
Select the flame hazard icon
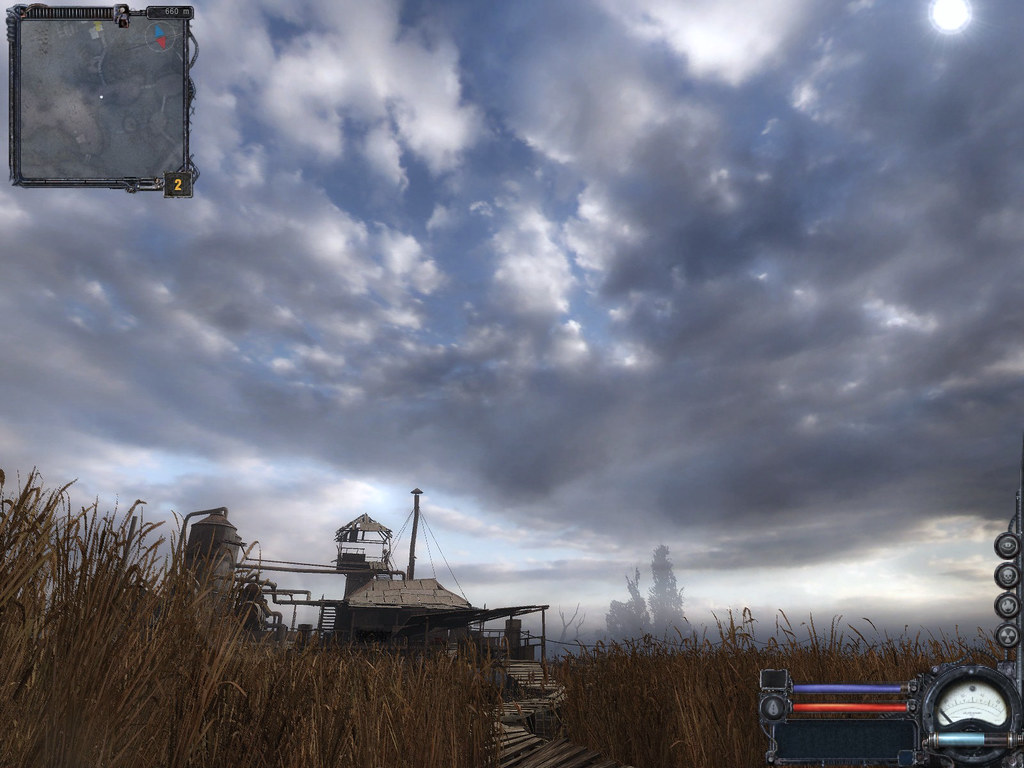point(1007,605)
